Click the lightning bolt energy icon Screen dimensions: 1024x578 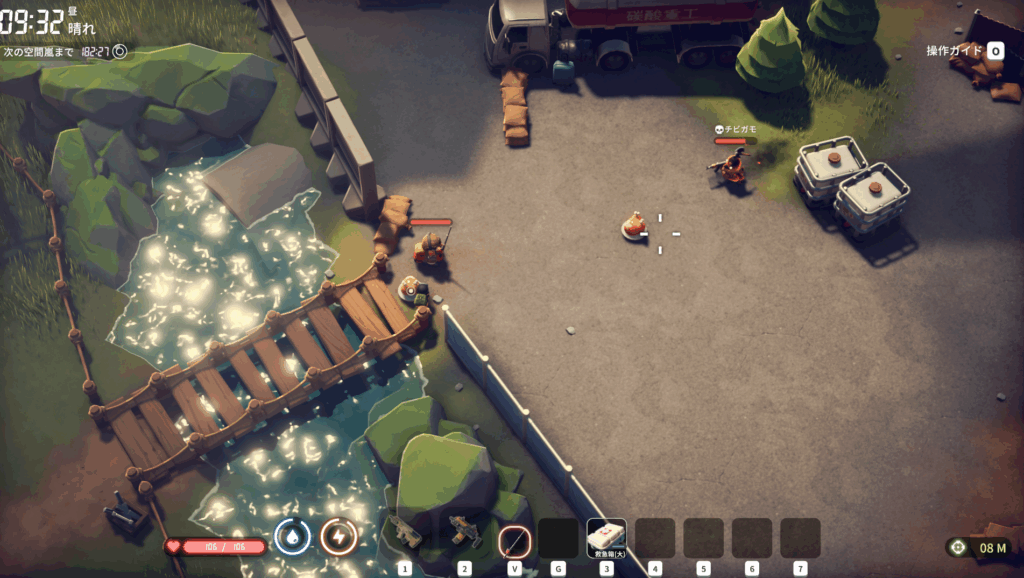tap(339, 537)
